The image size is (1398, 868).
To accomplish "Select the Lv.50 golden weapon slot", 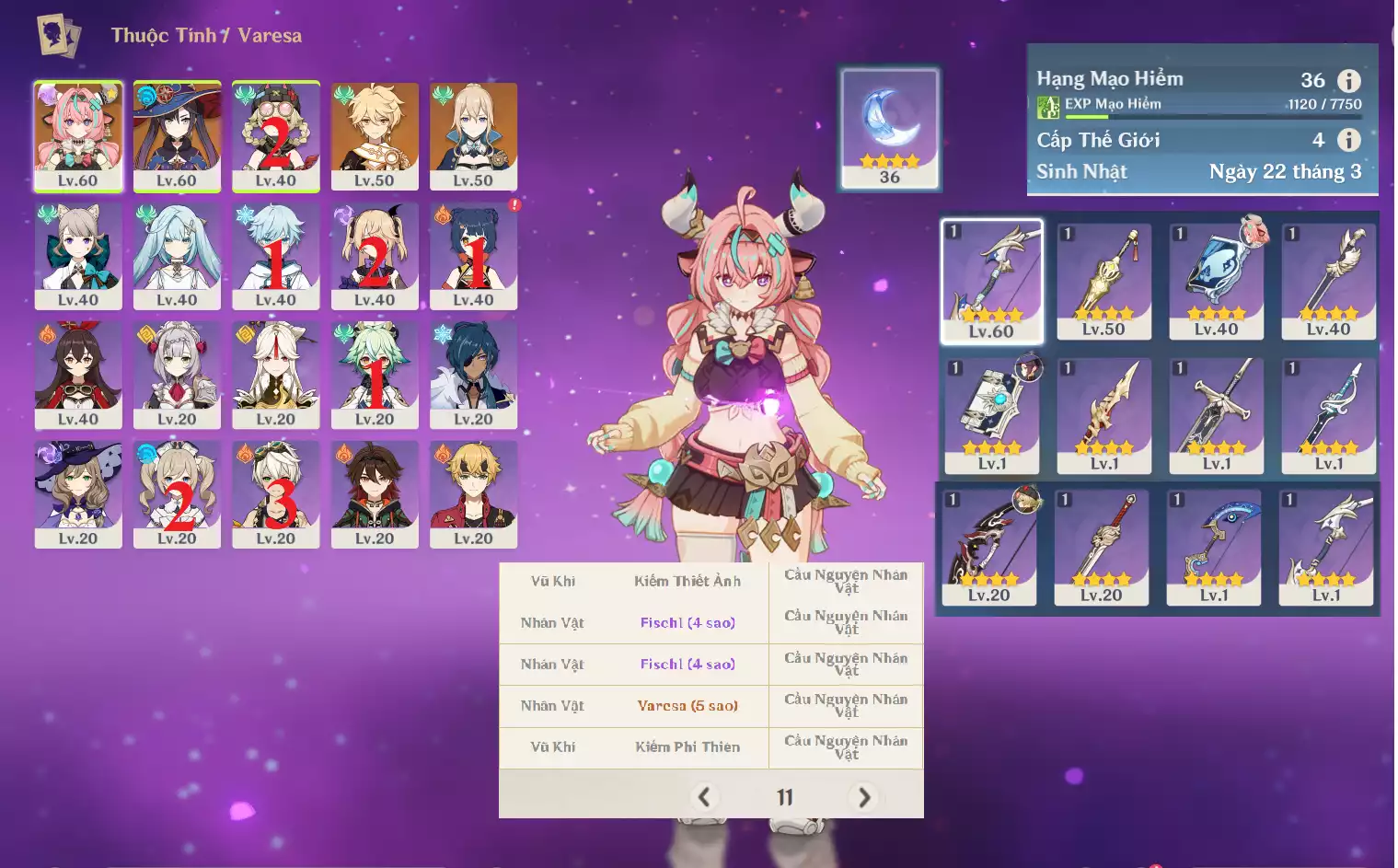I will (1103, 281).
